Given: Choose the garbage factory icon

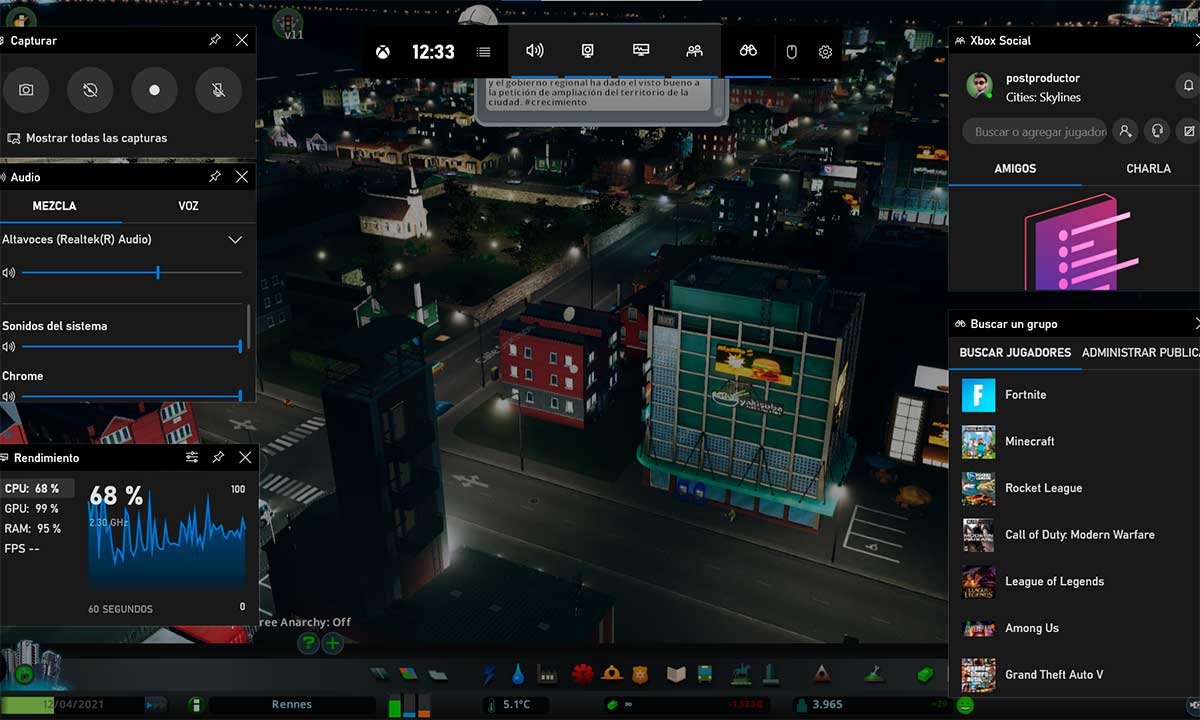Looking at the screenshot, I should point(546,674).
